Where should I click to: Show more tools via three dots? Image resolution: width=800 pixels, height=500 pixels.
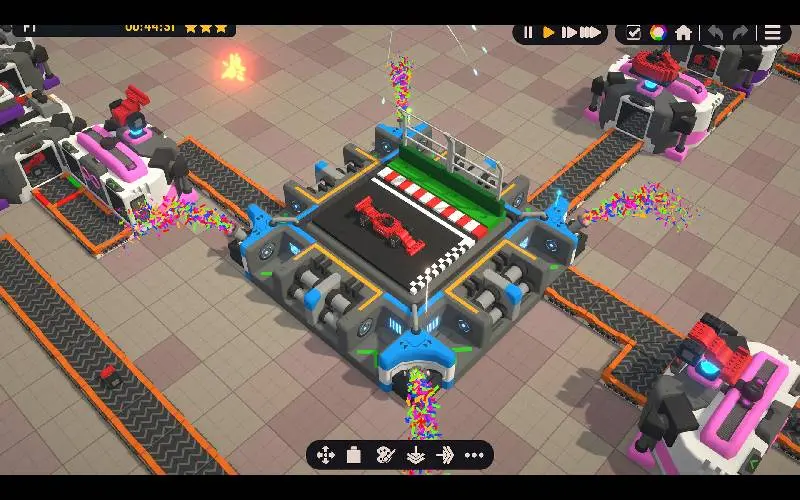coord(474,455)
